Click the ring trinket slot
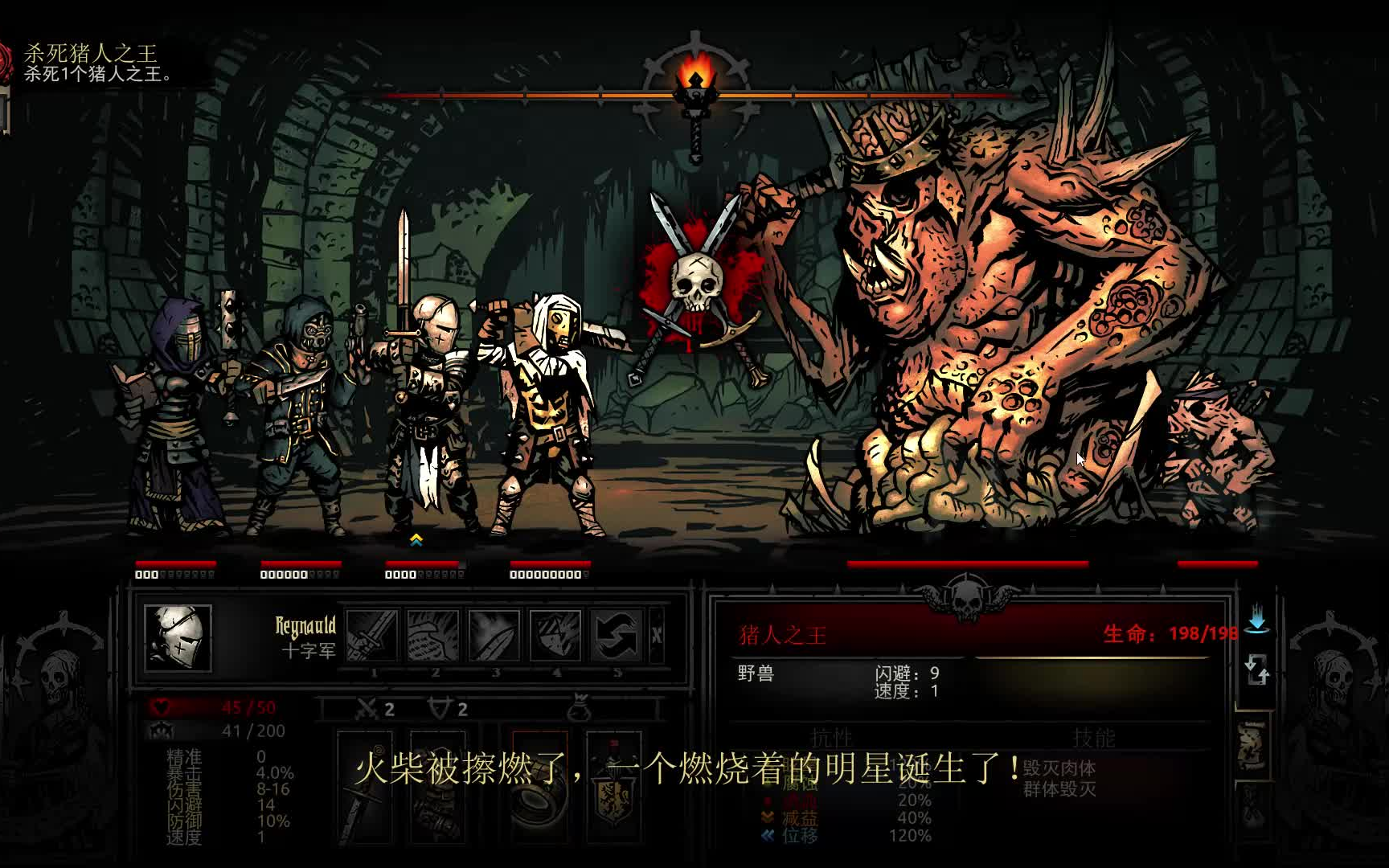Screen dimensions: 1389x868 (539, 788)
